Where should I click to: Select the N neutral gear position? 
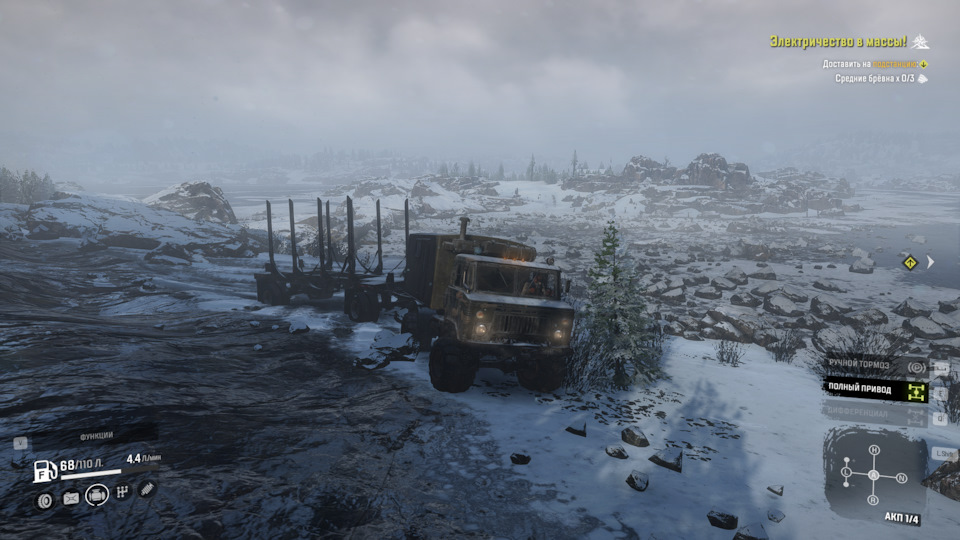(x=902, y=478)
